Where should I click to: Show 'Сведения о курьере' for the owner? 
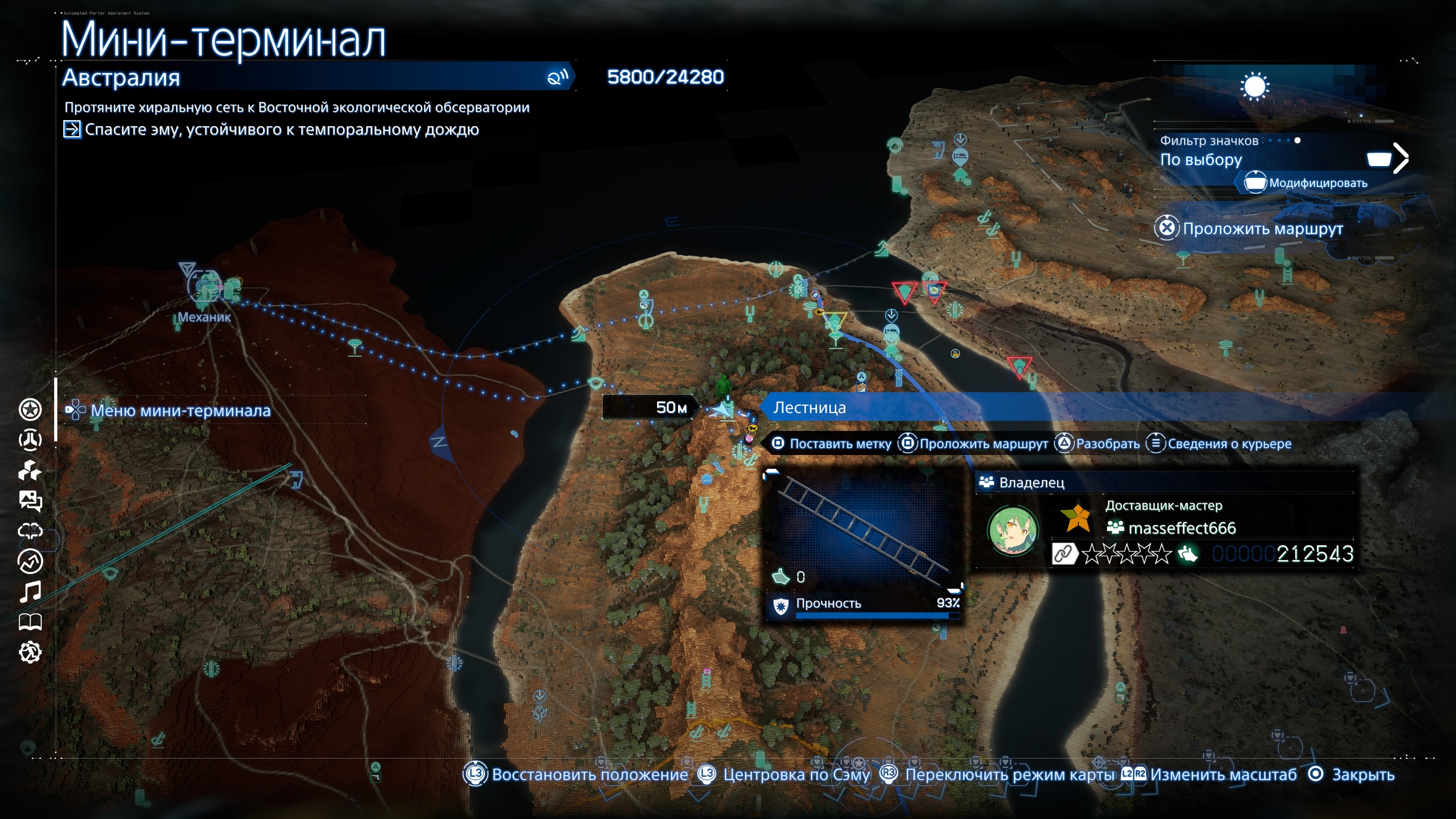[x=1229, y=444]
